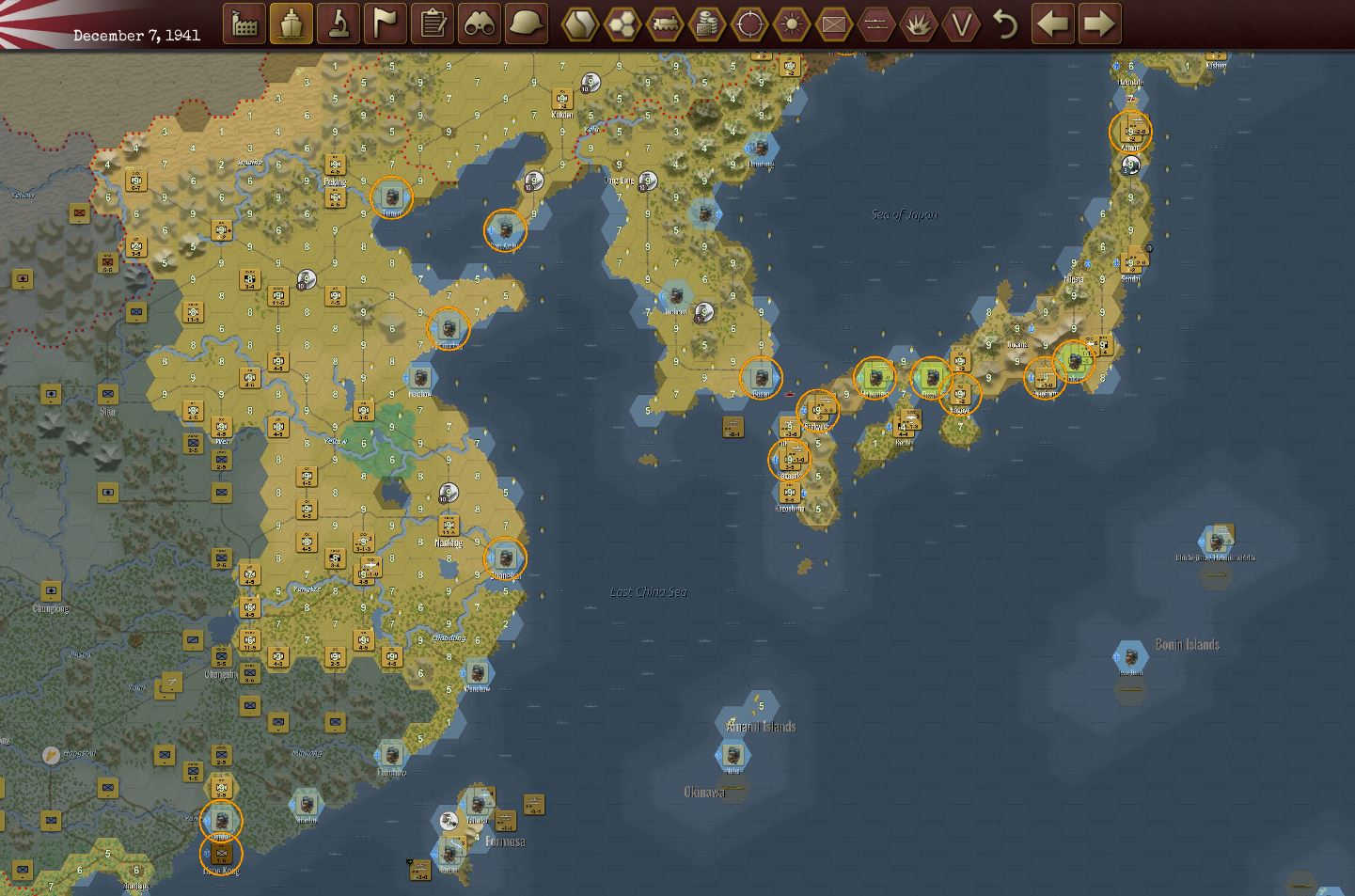Toggle the terrain swirl hex display

point(578,24)
